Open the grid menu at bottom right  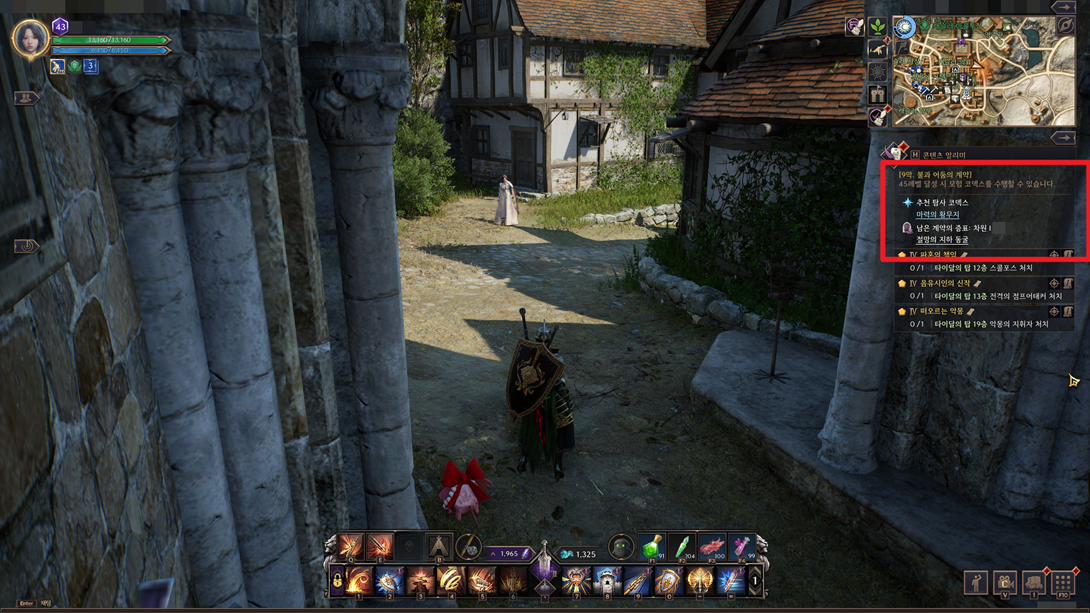coord(1063,583)
